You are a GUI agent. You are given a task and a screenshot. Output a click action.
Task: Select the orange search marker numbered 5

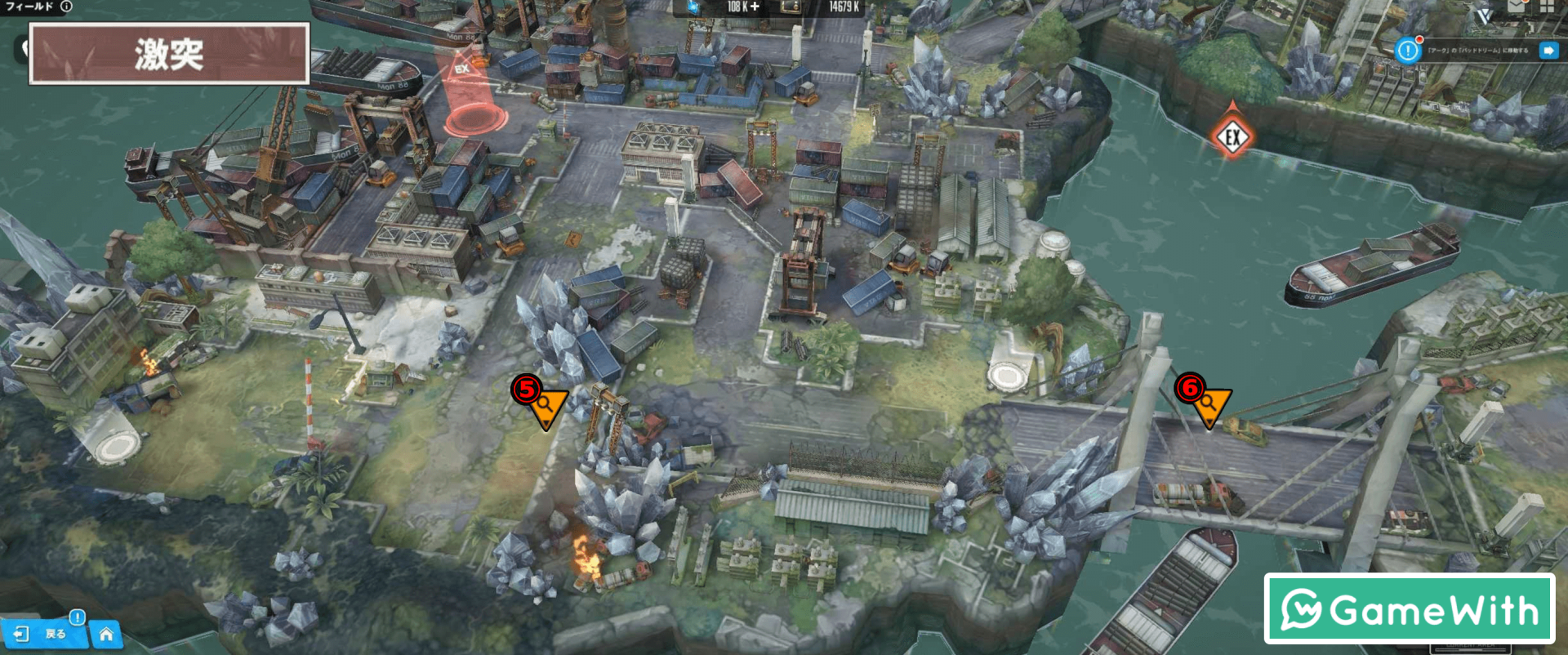pyautogui.click(x=547, y=407)
